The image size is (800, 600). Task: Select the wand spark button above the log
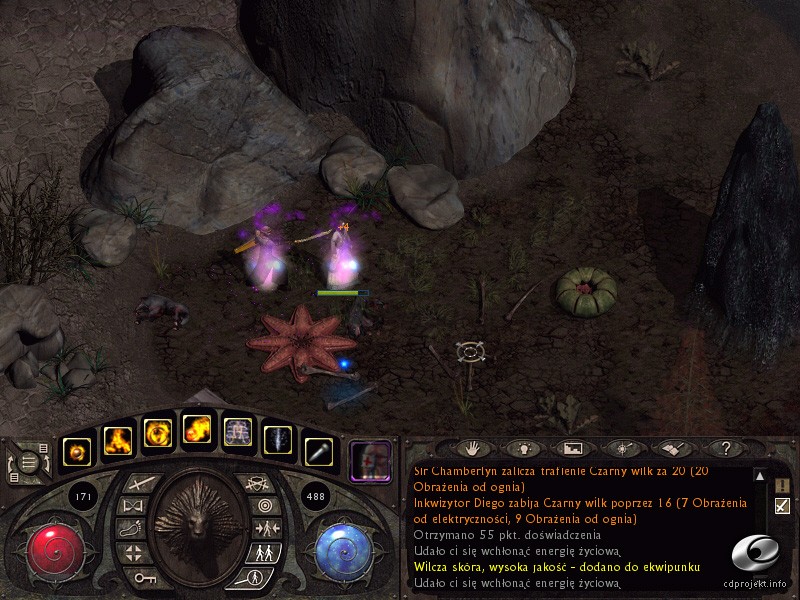(x=624, y=449)
